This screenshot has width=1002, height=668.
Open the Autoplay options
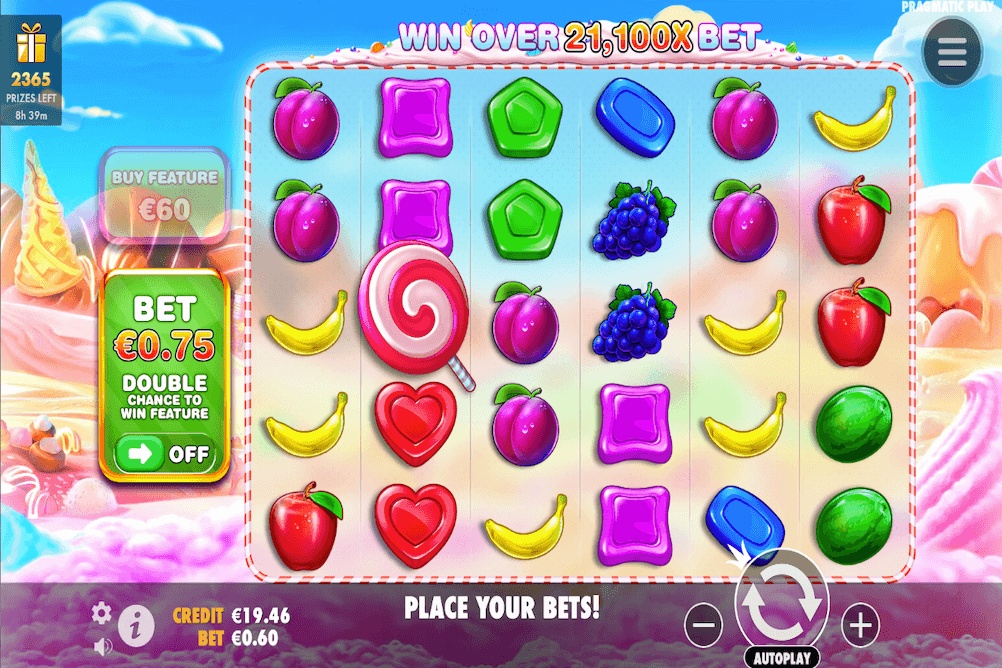pyautogui.click(x=781, y=659)
